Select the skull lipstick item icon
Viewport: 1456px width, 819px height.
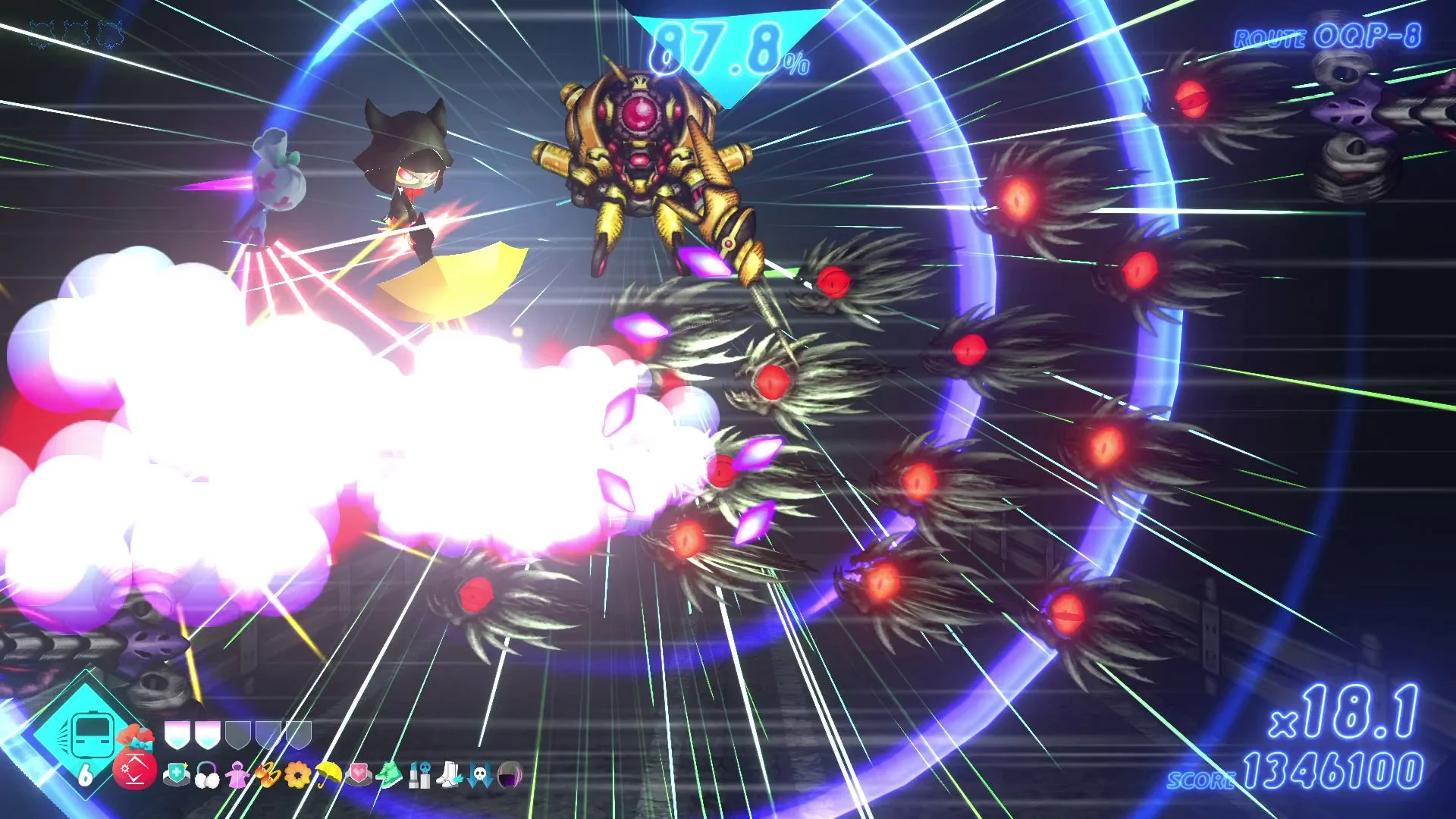point(419,777)
